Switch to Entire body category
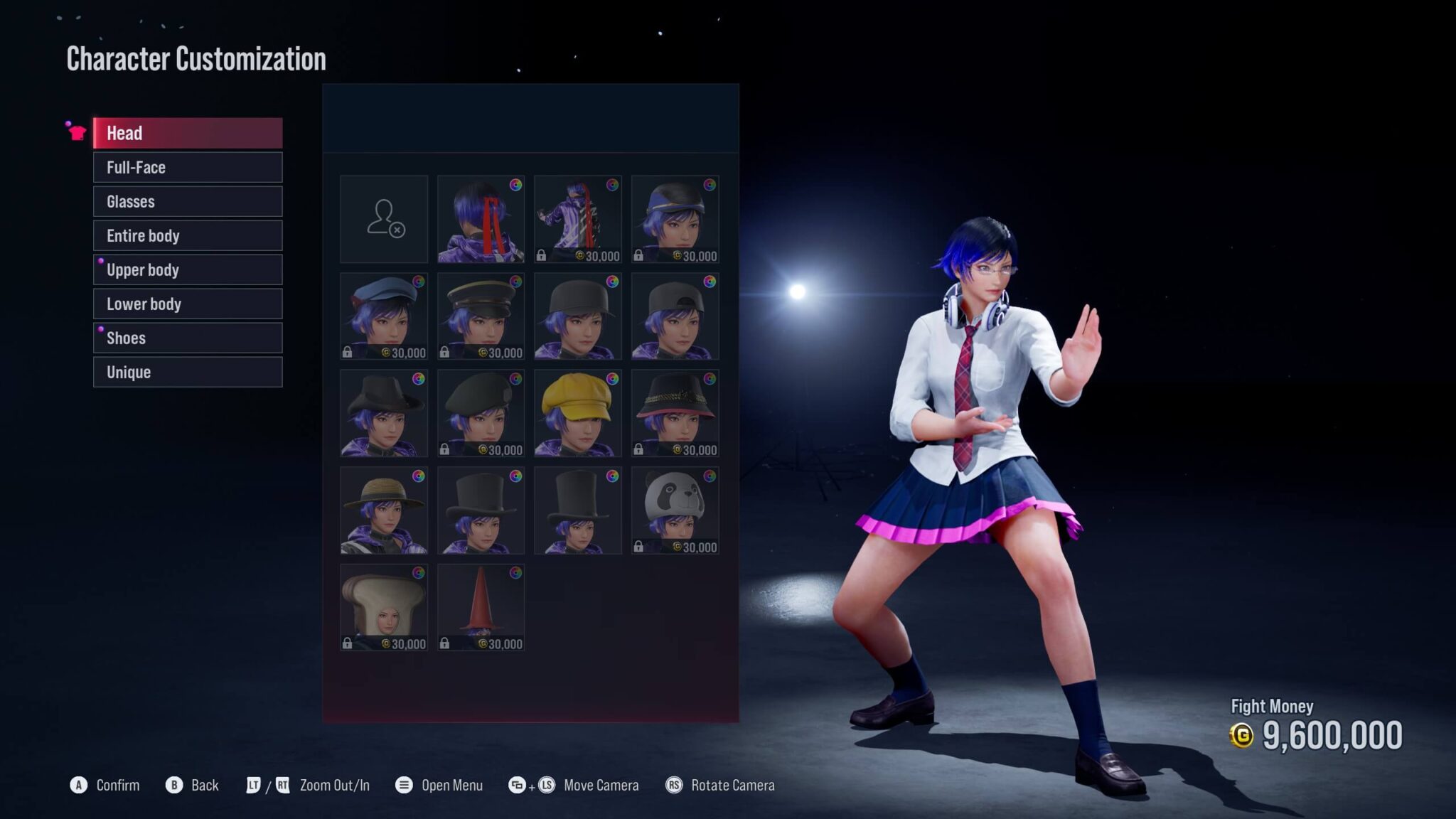Screen dimensions: 1456x819 click(188, 235)
